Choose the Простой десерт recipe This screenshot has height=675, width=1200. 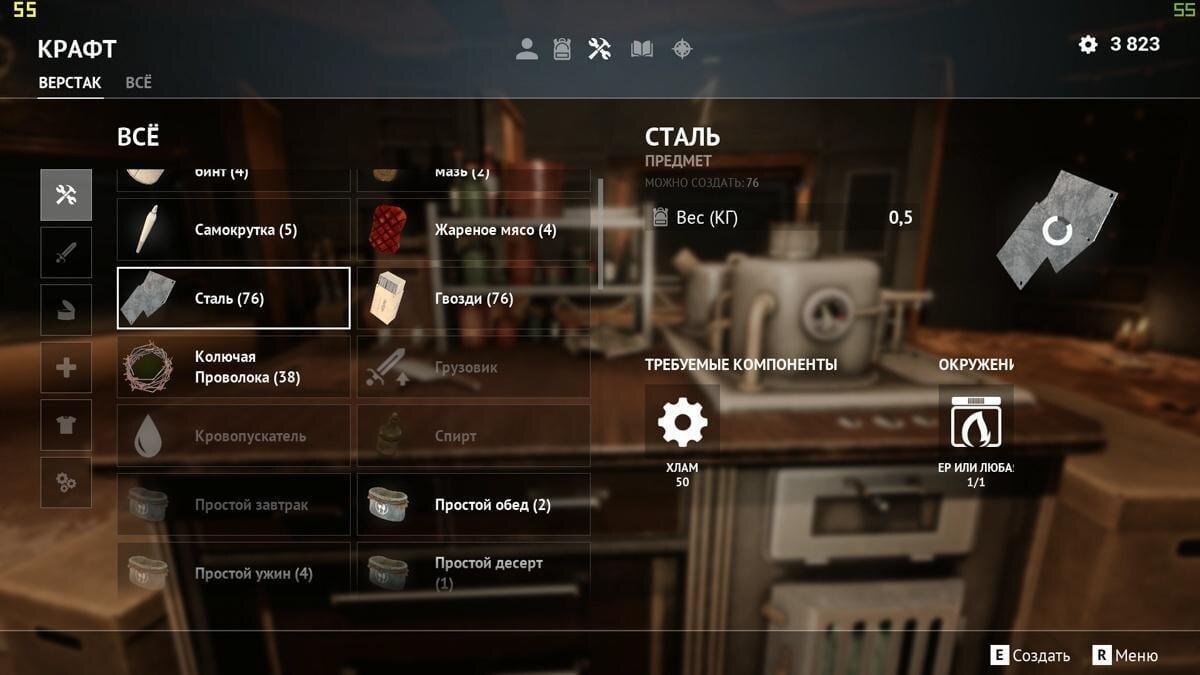473,573
